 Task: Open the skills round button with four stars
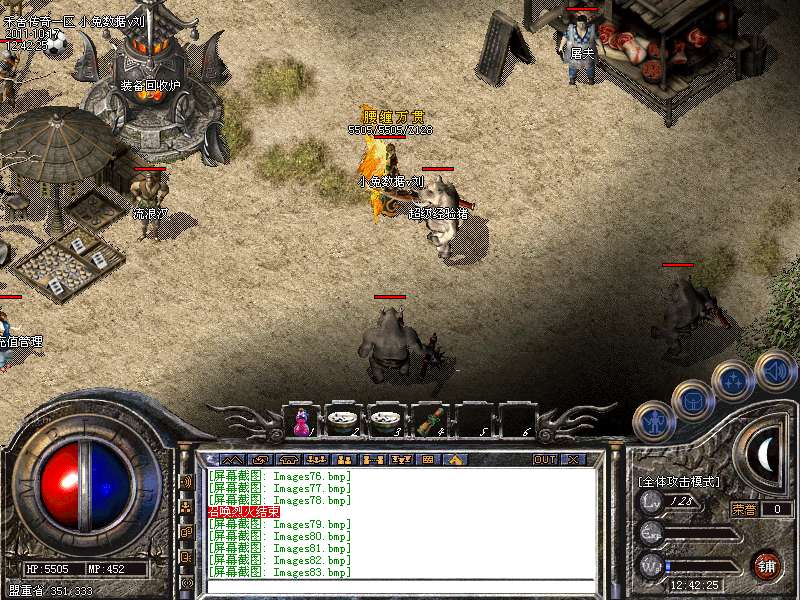tap(733, 381)
